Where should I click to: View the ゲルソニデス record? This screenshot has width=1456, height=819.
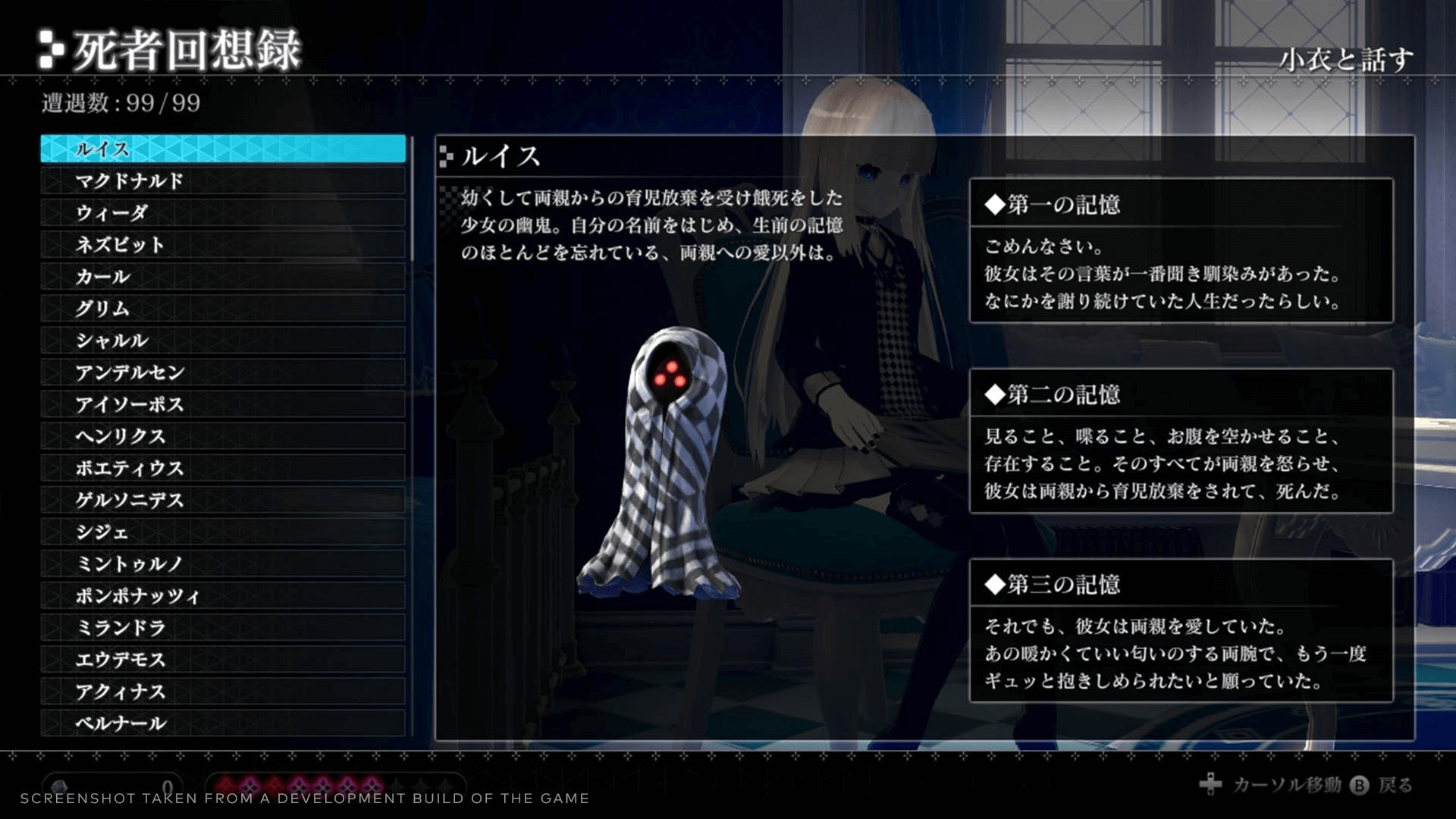(x=223, y=500)
